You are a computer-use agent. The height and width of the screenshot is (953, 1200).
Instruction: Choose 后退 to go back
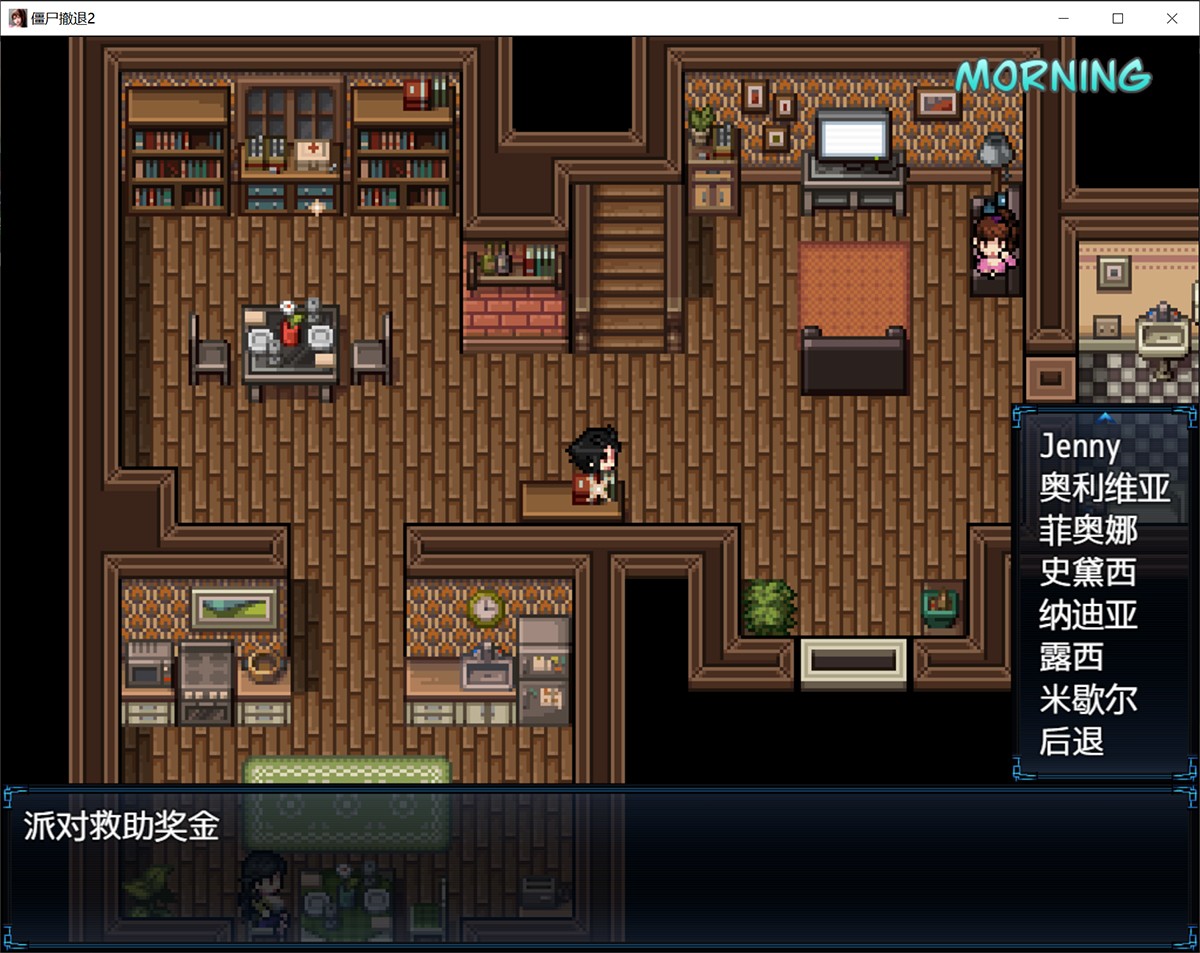(1071, 742)
